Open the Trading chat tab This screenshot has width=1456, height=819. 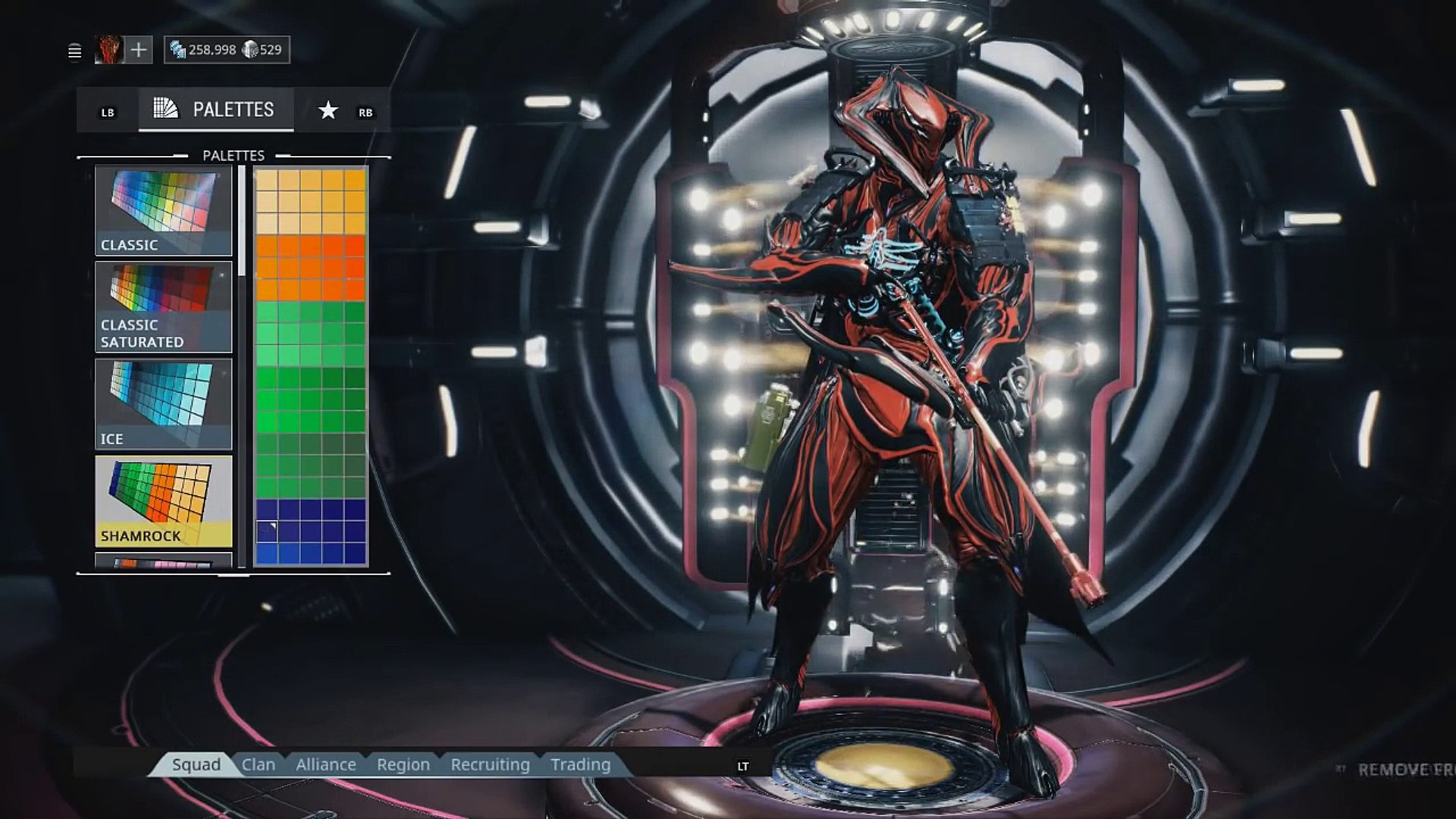[581, 764]
